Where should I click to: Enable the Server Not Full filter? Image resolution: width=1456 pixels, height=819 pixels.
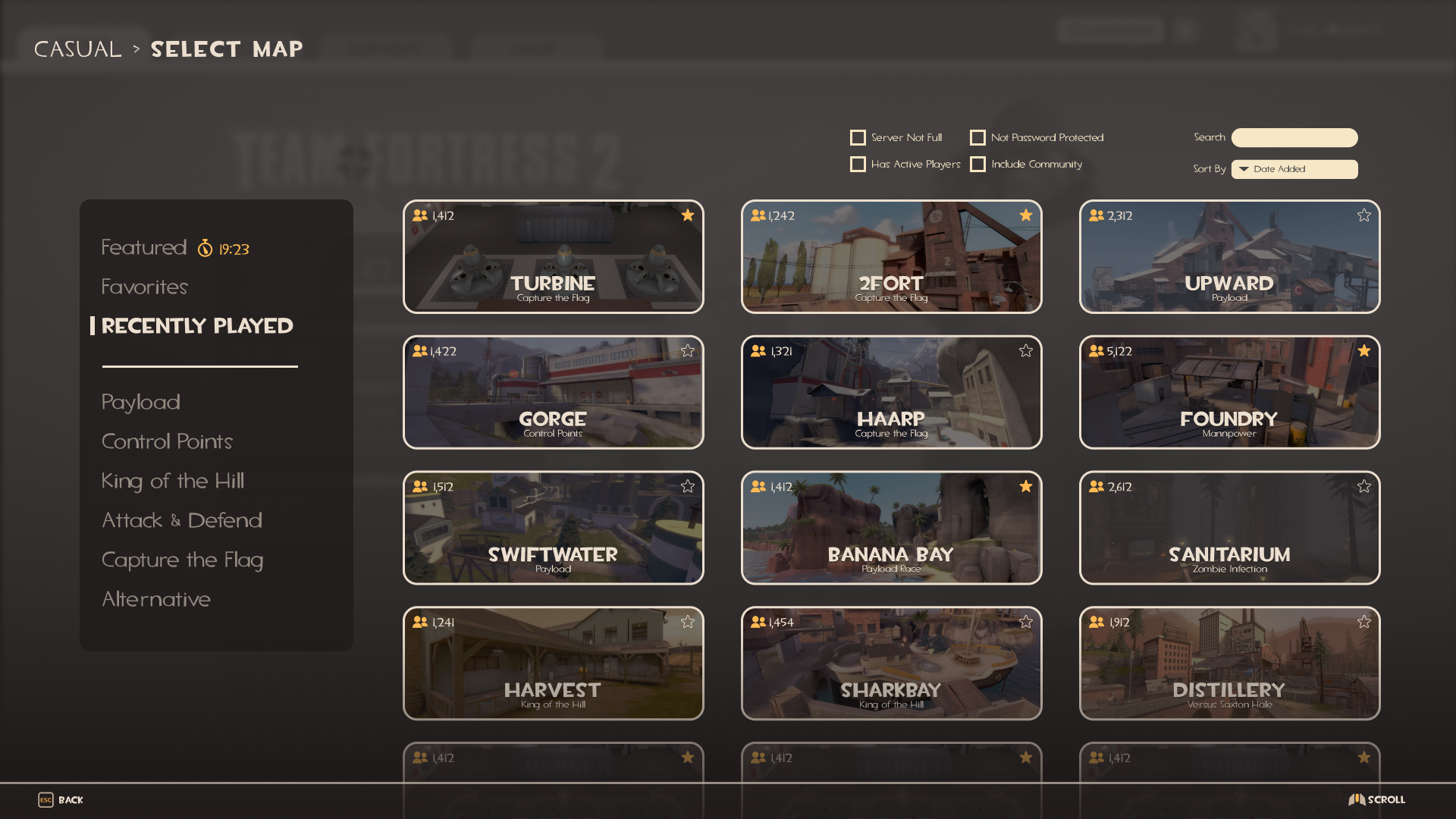coord(858,137)
